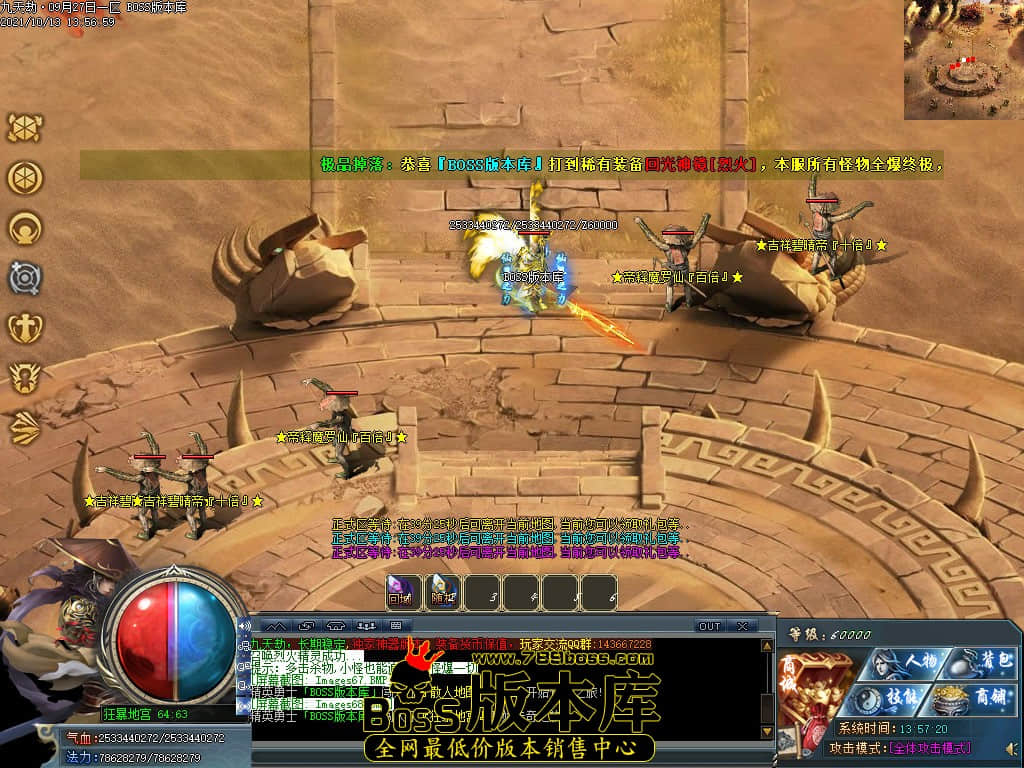Use the 回城 return scroll hotbar slot
Image resolution: width=1024 pixels, height=768 pixels.
click(400, 593)
